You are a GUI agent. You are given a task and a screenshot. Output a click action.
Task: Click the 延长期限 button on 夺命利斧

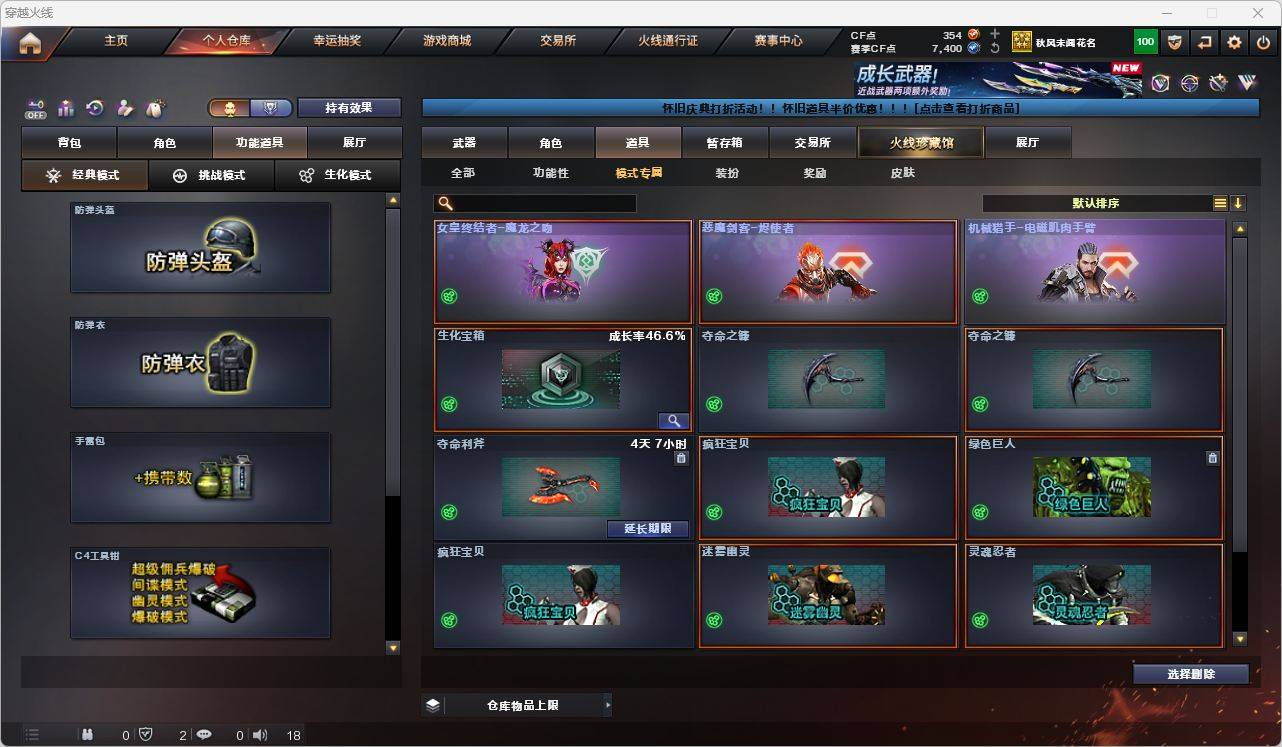[x=647, y=528]
